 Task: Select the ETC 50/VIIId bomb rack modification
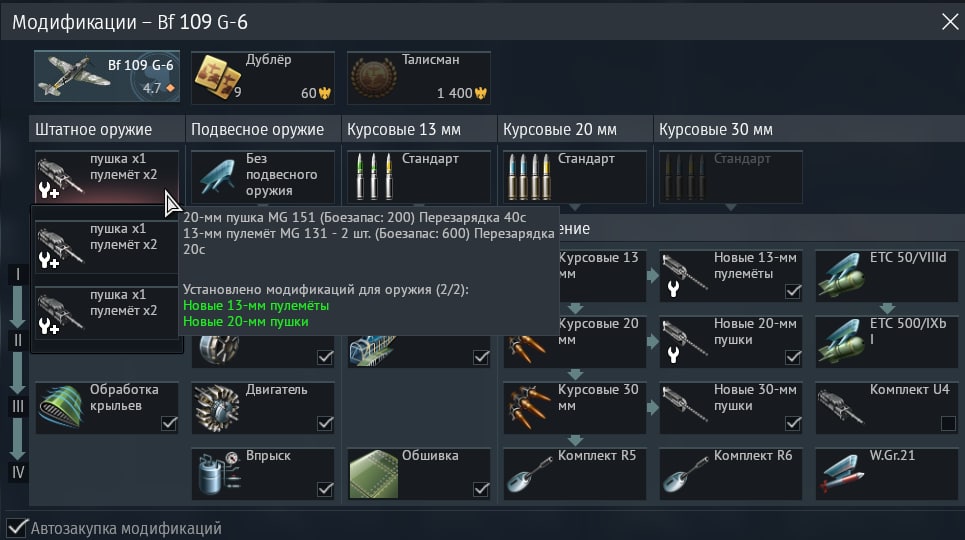click(x=887, y=275)
